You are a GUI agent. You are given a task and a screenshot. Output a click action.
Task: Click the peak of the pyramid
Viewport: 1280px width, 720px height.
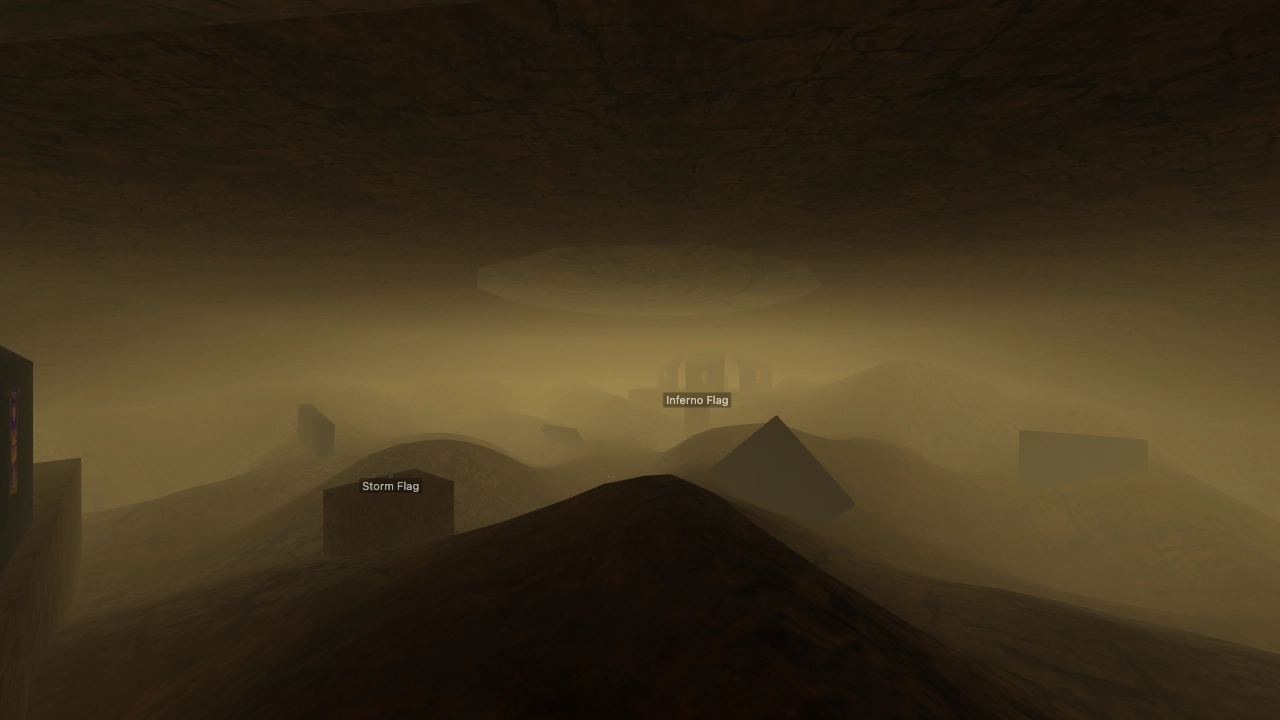(777, 418)
